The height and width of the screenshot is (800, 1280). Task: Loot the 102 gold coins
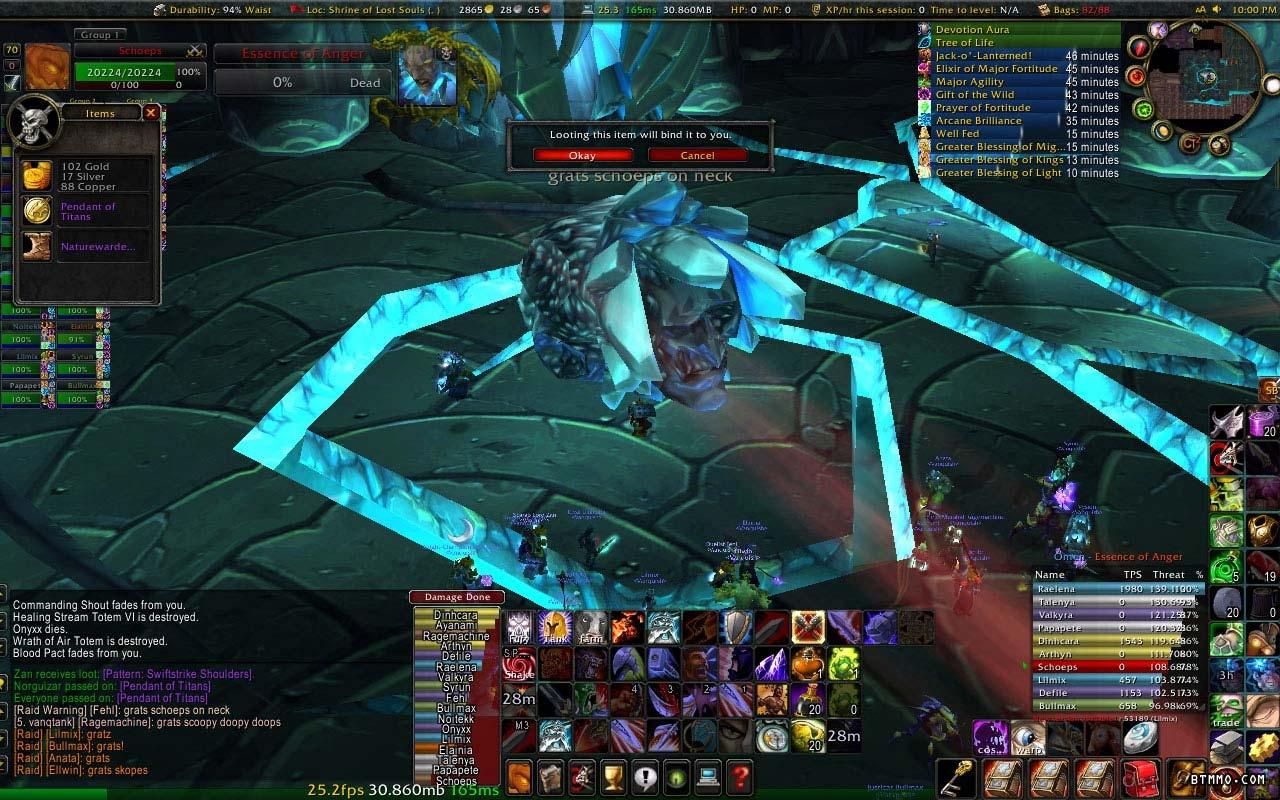38,176
